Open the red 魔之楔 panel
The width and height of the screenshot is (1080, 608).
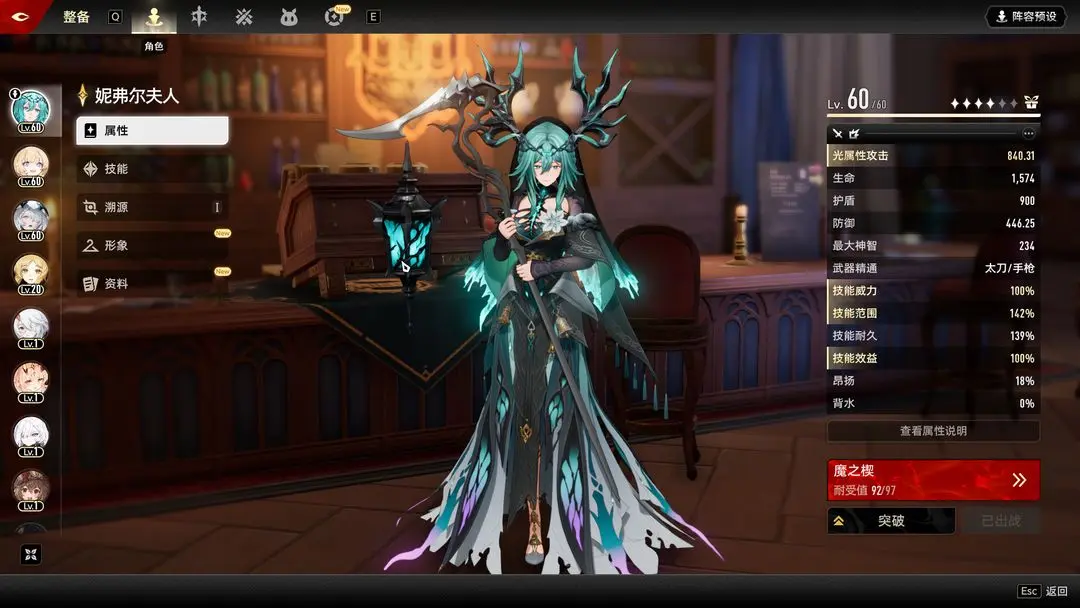[932, 480]
